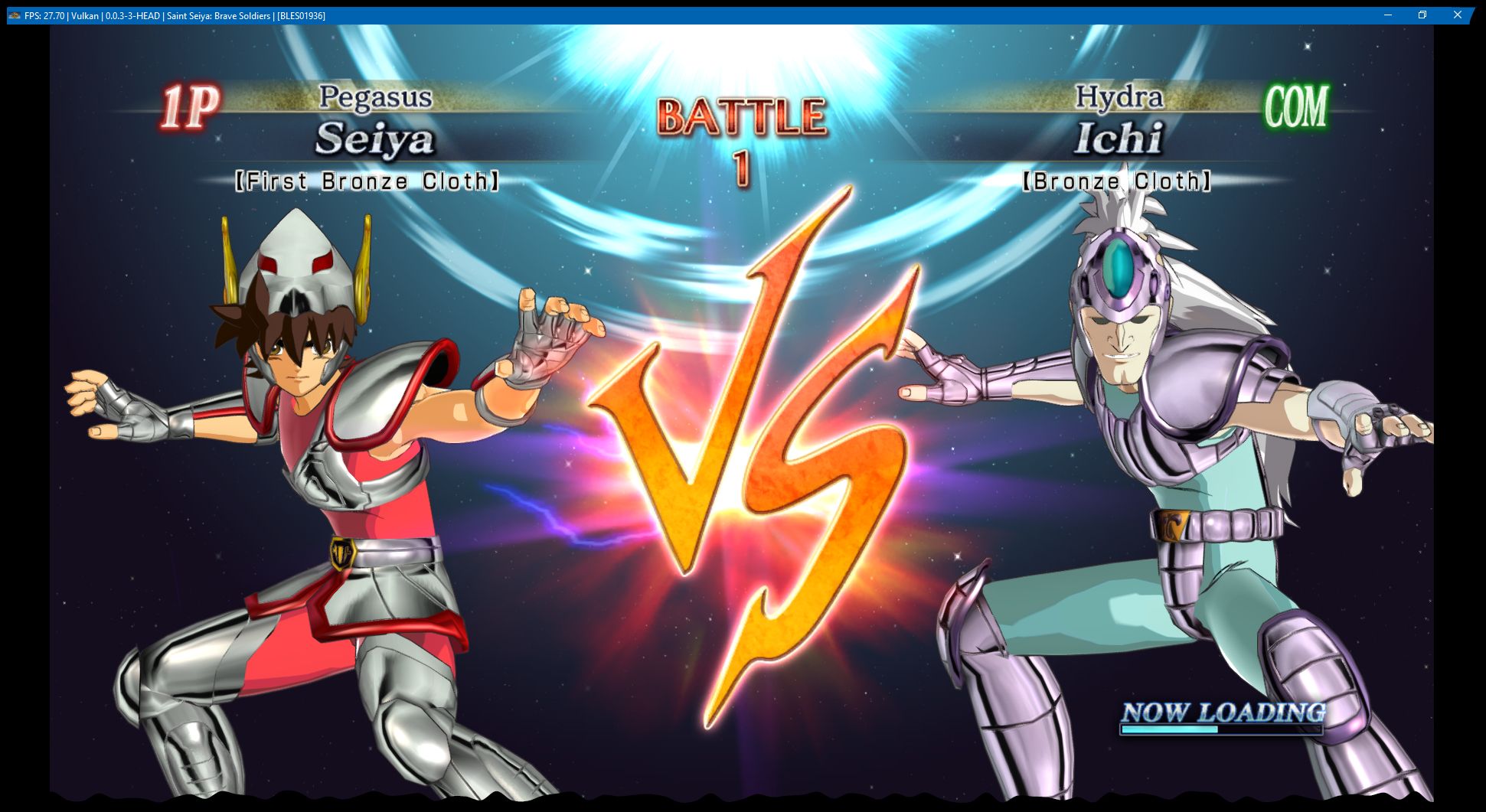Expand the BLES01936 game ID entry

[300, 15]
